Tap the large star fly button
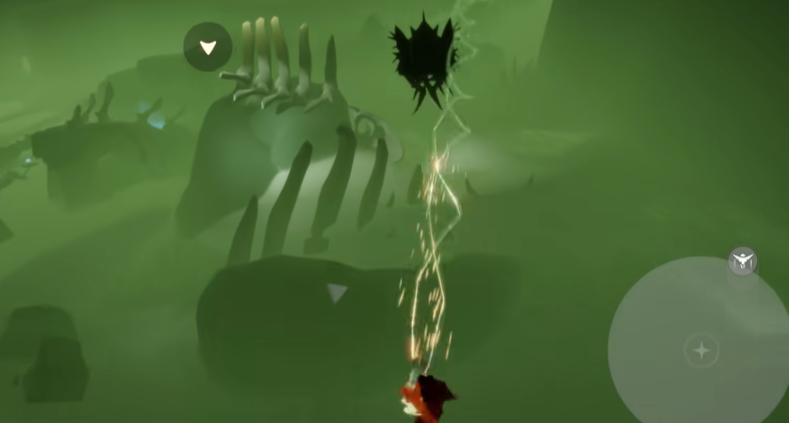This screenshot has height=423, width=789. 701,350
